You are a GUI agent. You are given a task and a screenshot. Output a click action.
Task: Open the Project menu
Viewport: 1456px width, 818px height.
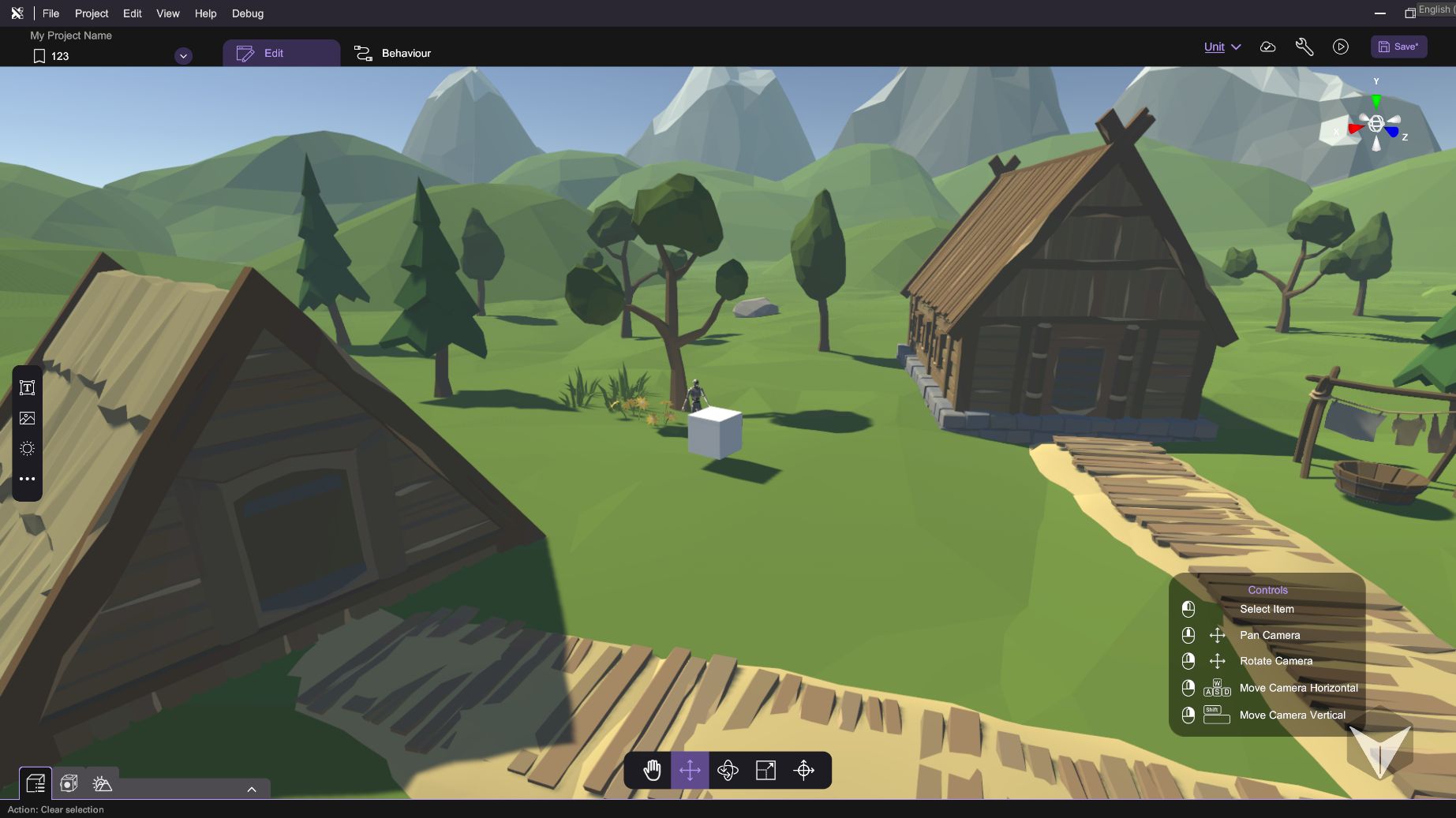click(92, 13)
